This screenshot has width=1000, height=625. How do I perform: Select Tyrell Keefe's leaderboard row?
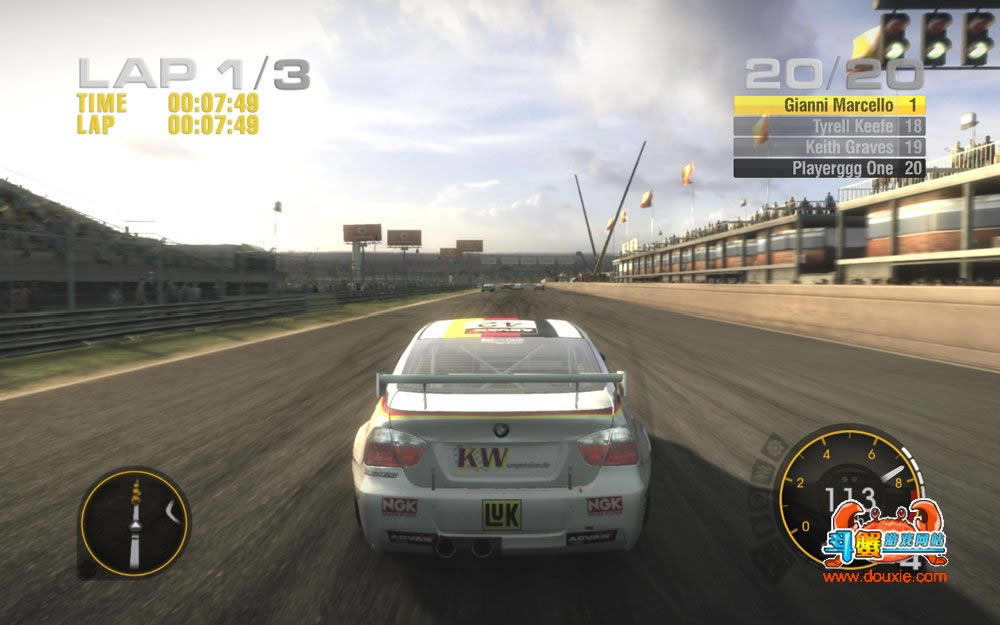[x=829, y=126]
